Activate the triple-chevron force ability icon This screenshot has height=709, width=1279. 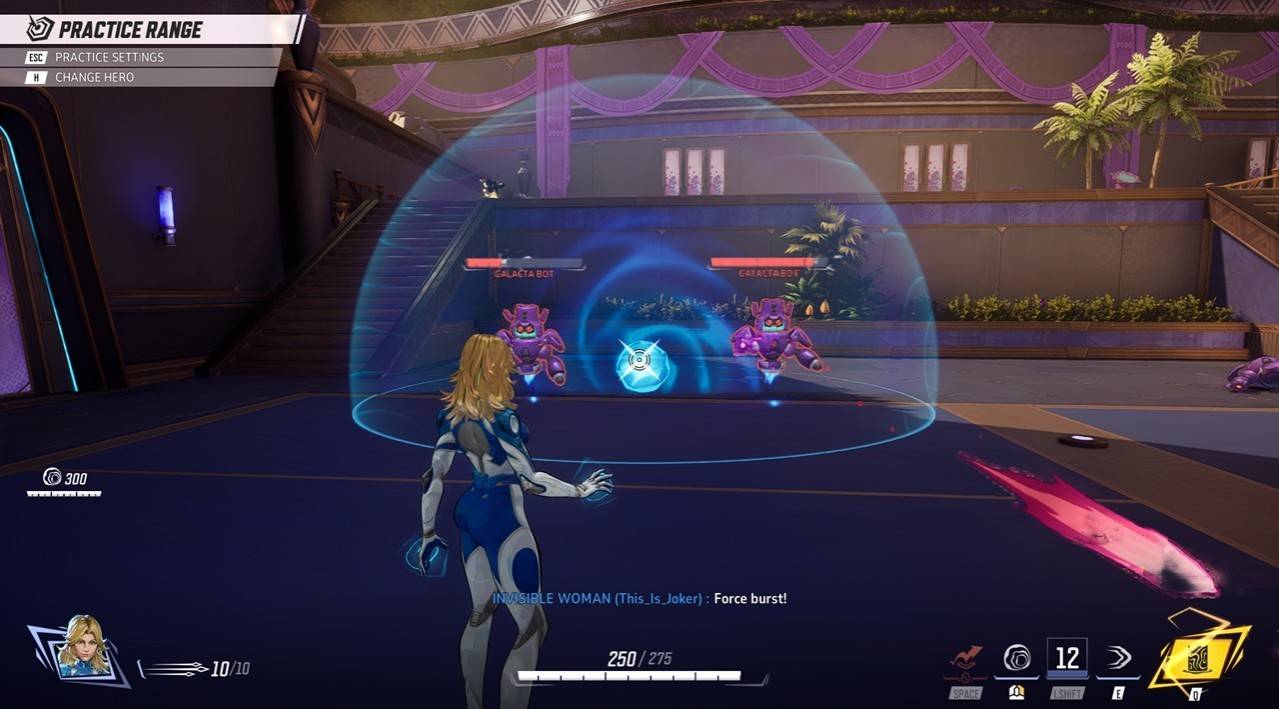click(1119, 657)
